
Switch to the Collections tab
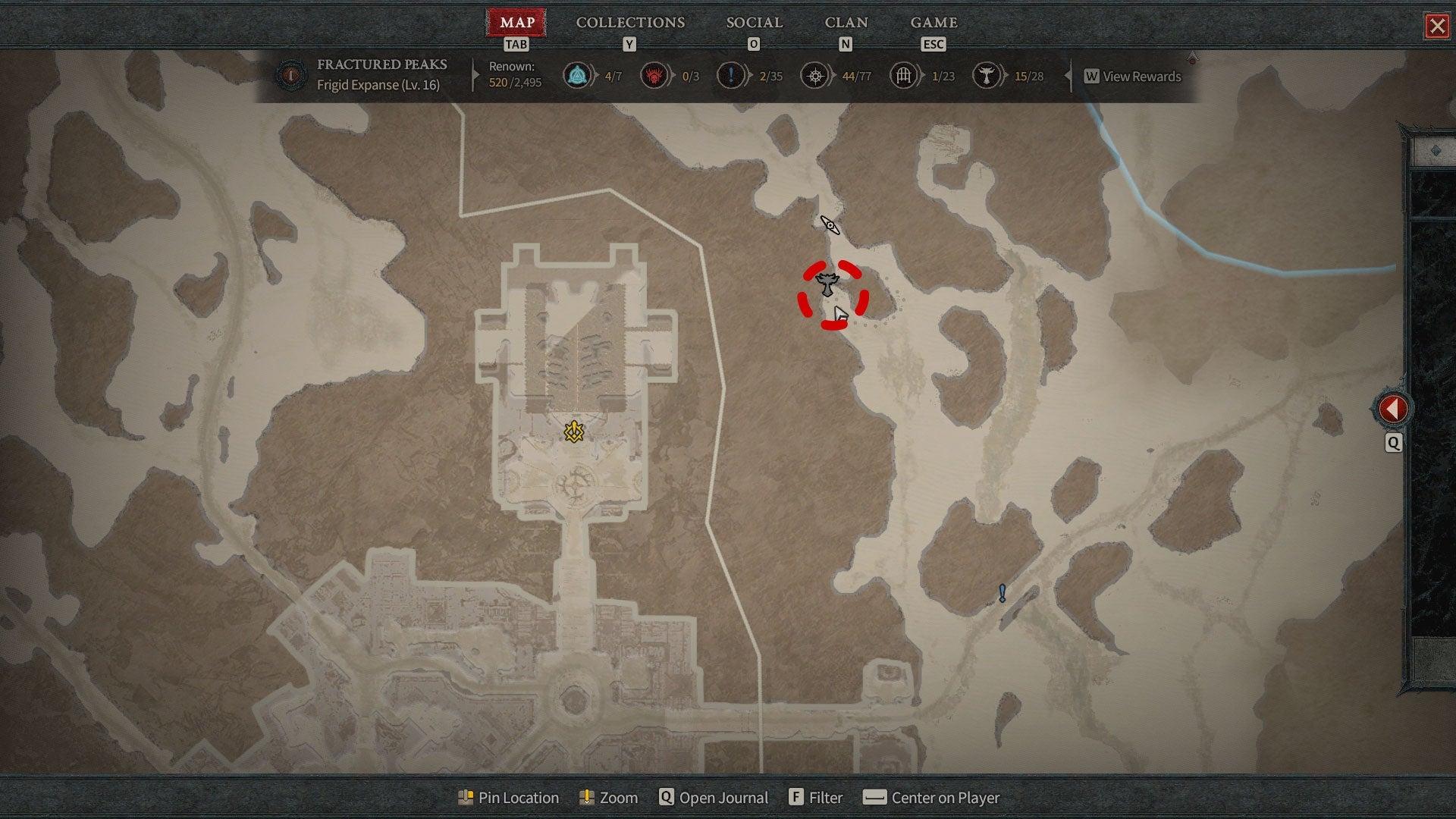click(630, 23)
